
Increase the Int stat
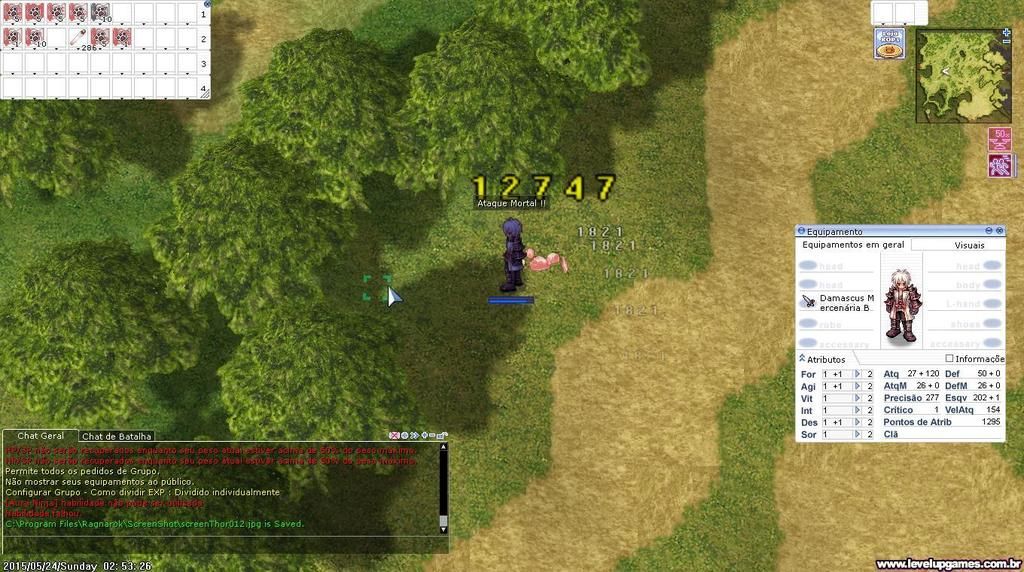click(x=857, y=410)
